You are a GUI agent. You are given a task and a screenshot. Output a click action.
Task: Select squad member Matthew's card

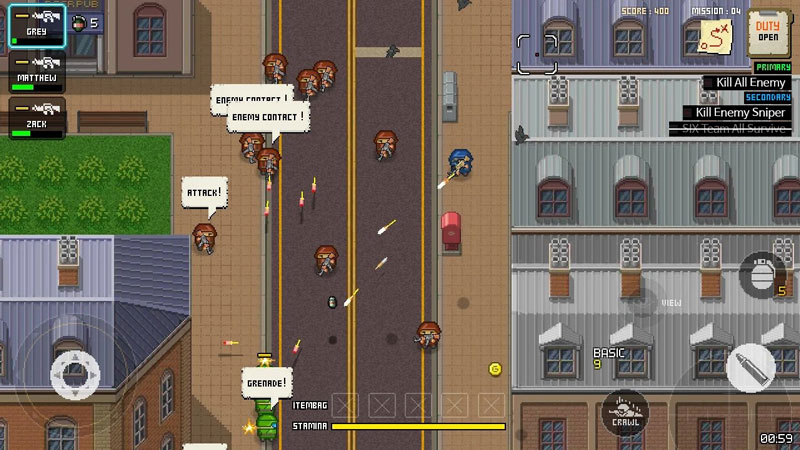tap(37, 73)
